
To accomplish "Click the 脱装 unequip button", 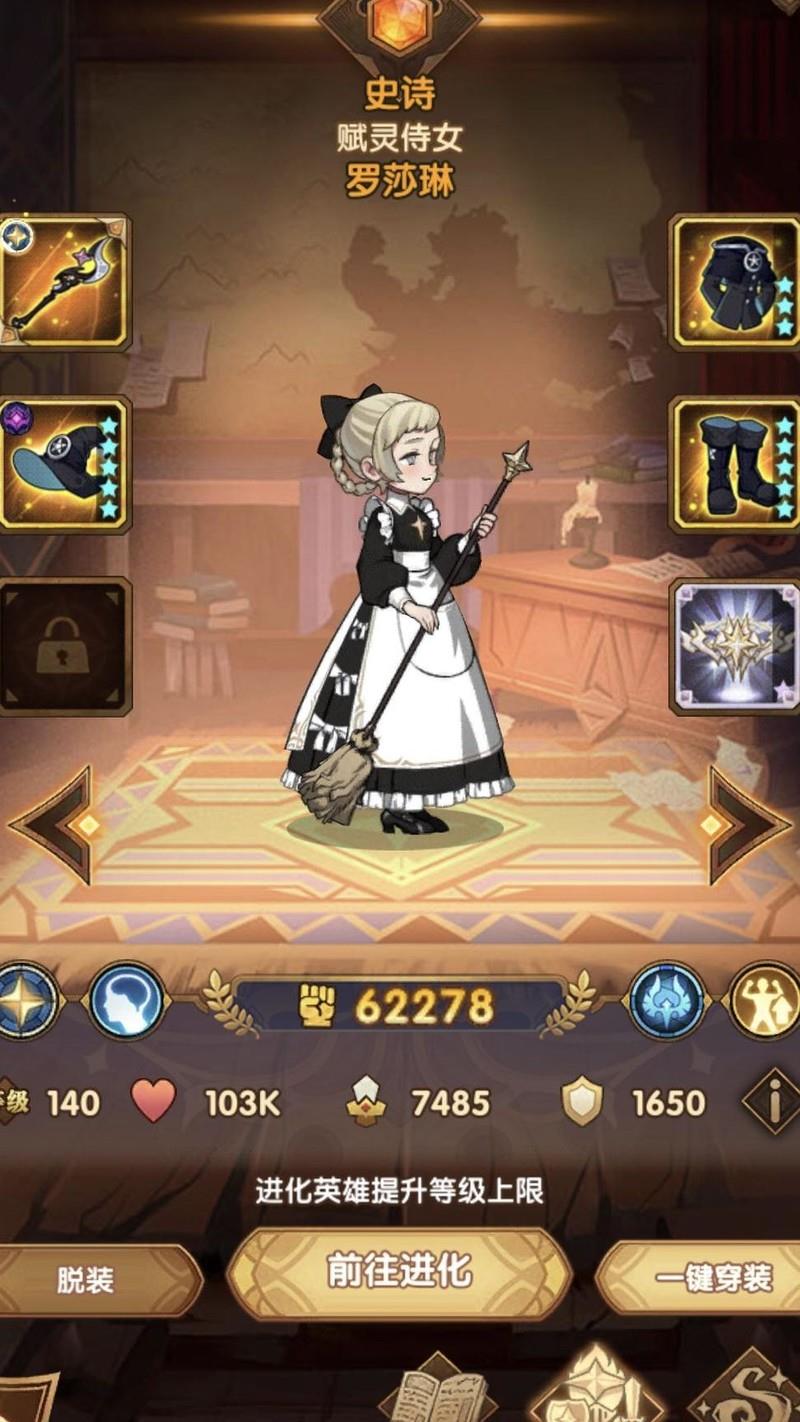I will tap(90, 1280).
